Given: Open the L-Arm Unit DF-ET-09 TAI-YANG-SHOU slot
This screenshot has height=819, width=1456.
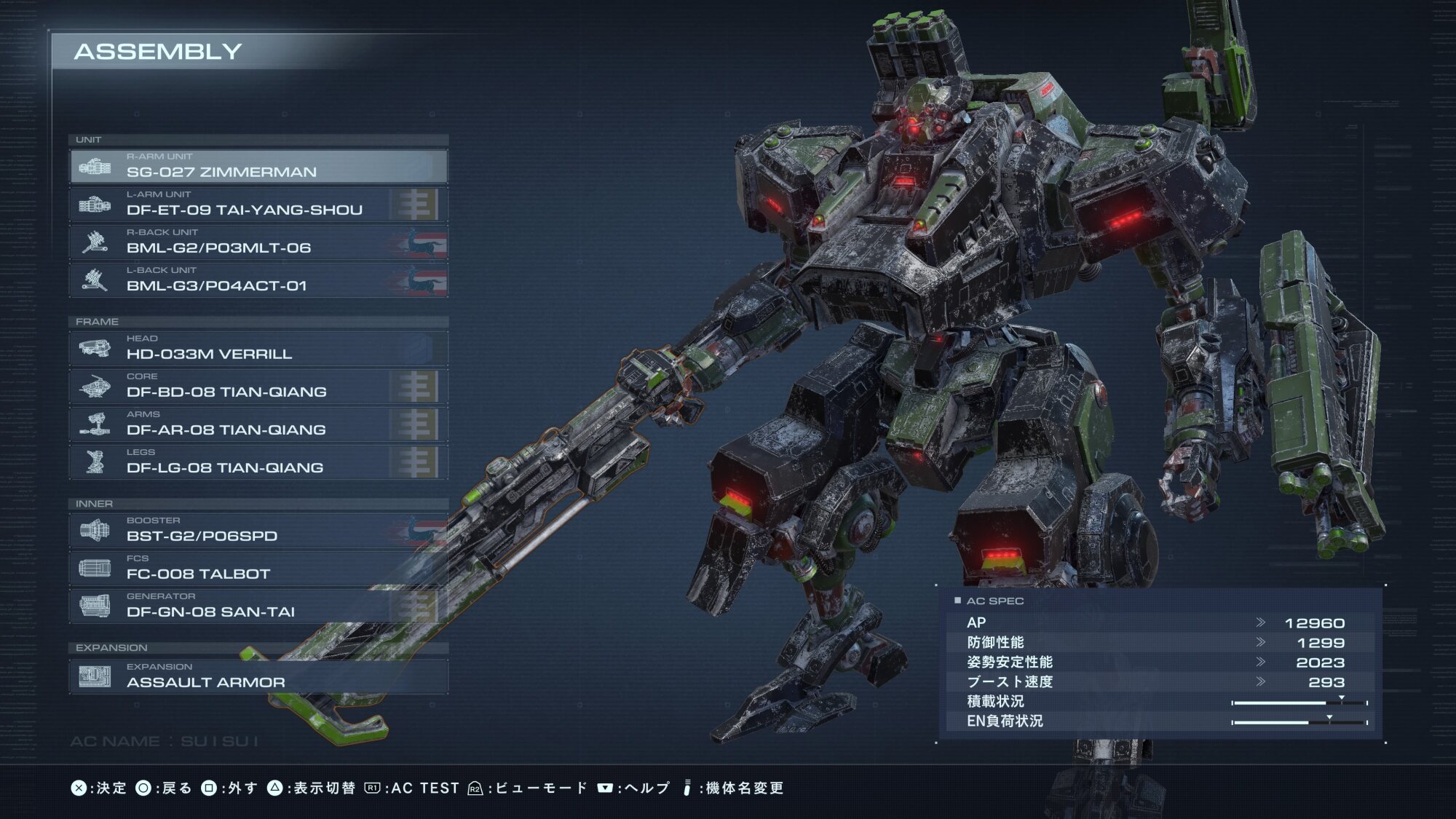Looking at the screenshot, I should tap(258, 205).
